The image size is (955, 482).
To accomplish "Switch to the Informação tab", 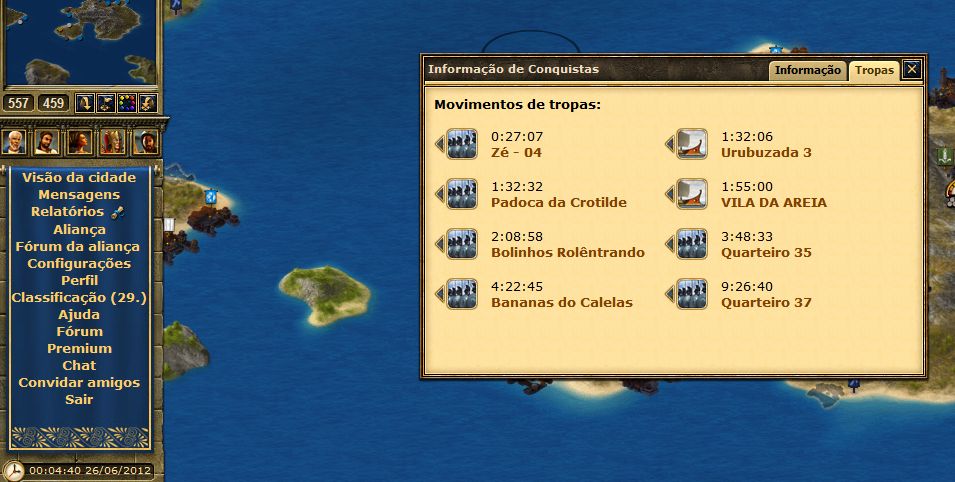I will pyautogui.click(x=807, y=70).
